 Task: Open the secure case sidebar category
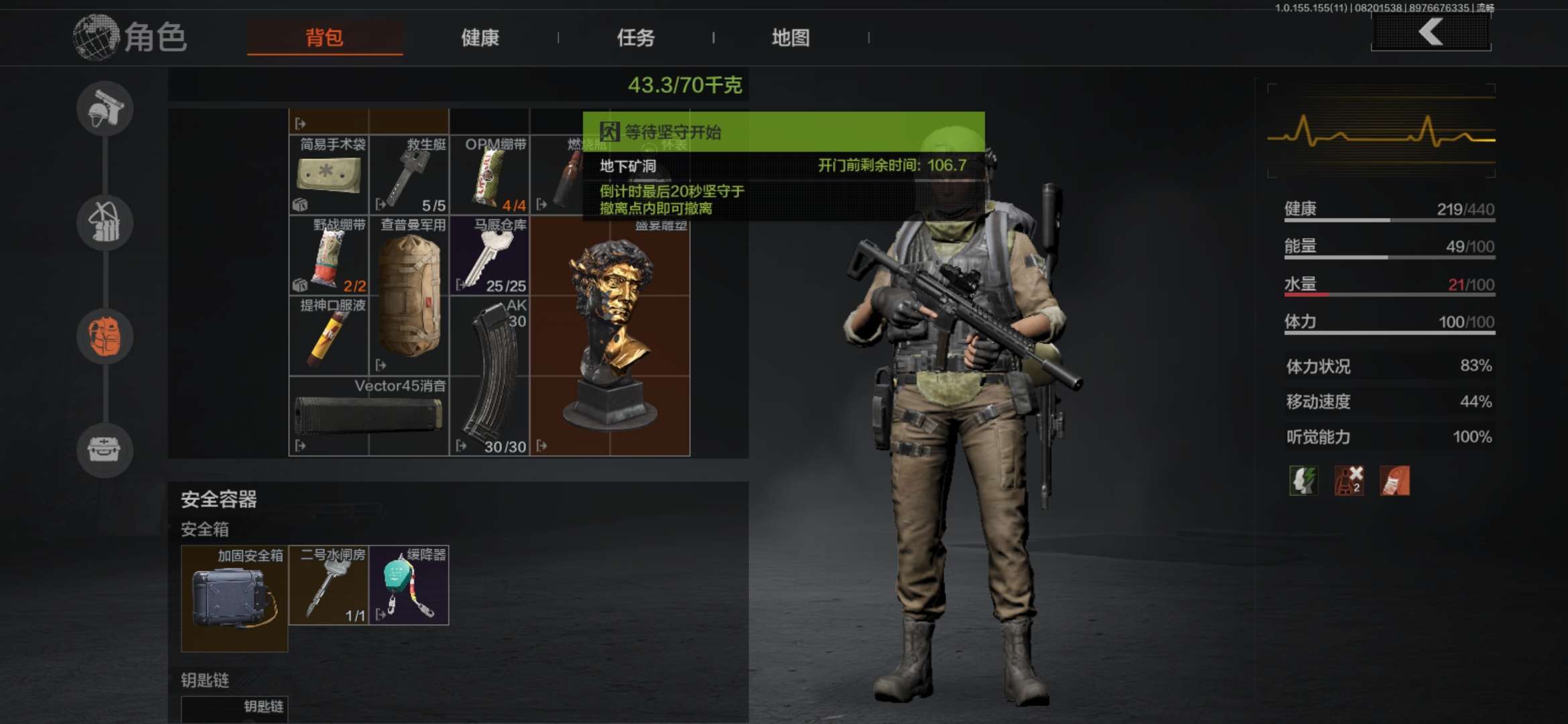pyautogui.click(x=105, y=450)
